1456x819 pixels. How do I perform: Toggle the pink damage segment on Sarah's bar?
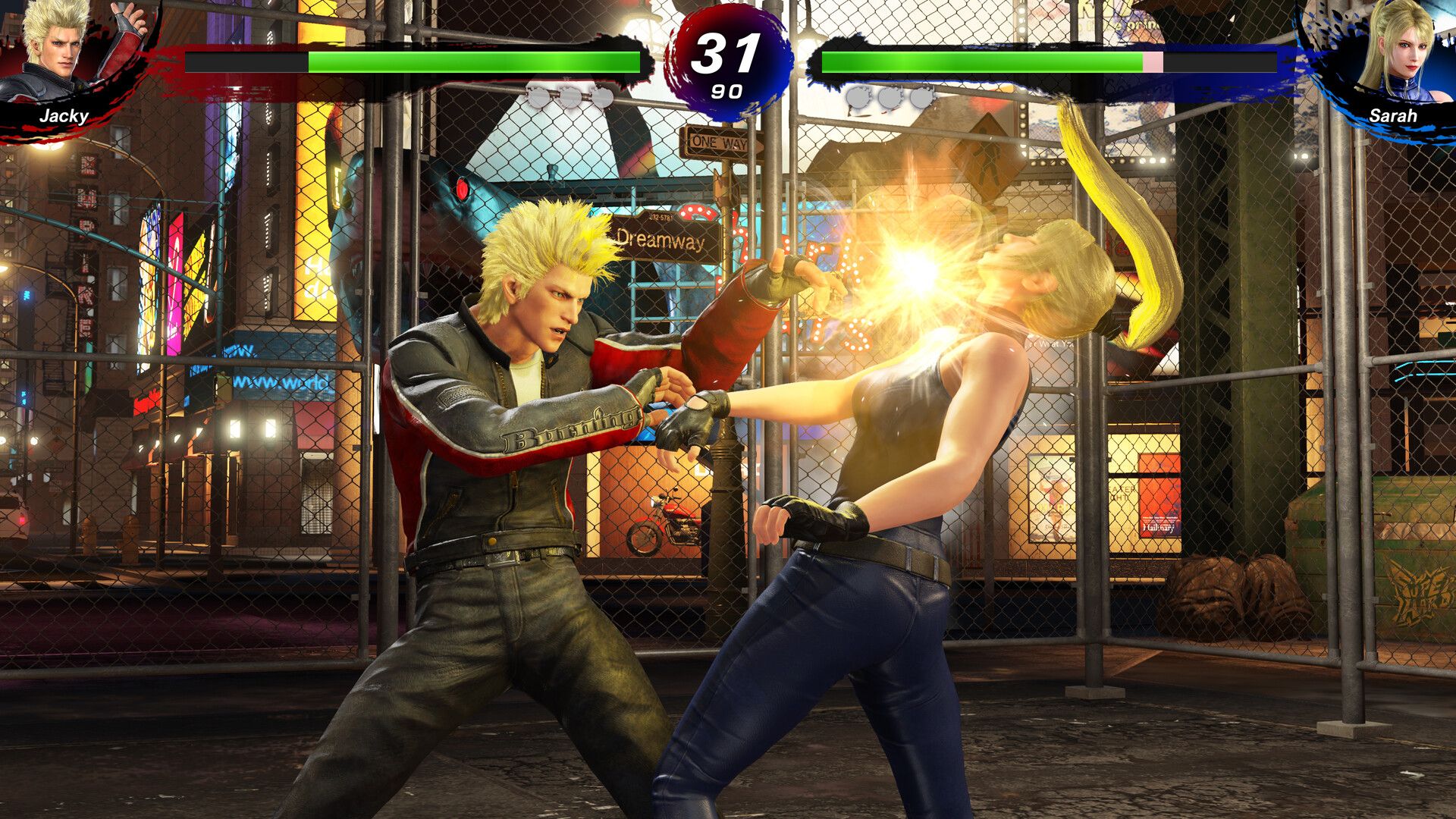click(1153, 62)
